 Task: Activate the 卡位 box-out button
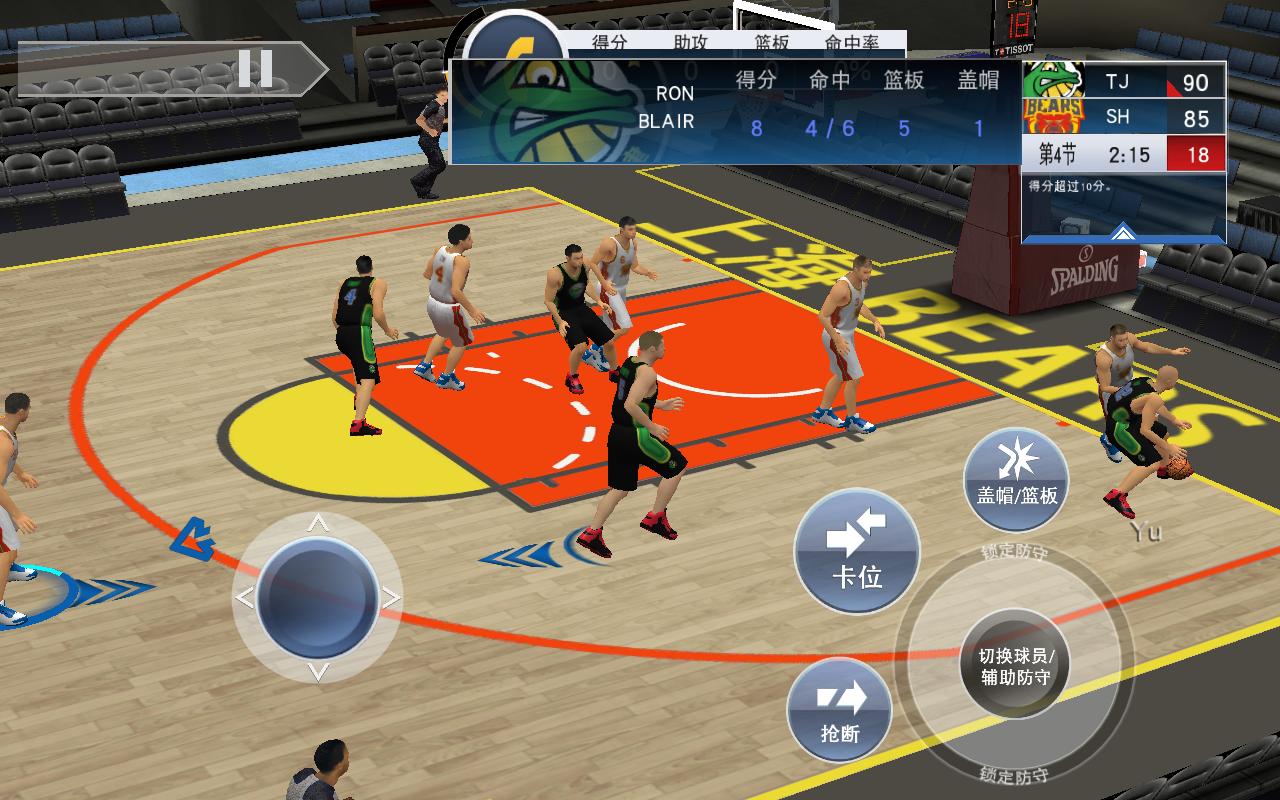point(857,551)
